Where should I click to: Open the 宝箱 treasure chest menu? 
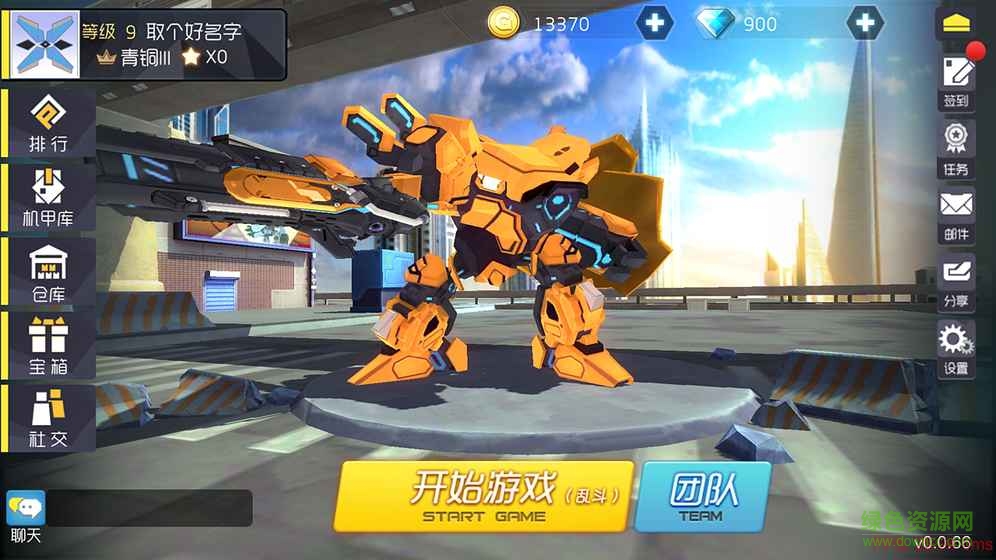[x=49, y=346]
